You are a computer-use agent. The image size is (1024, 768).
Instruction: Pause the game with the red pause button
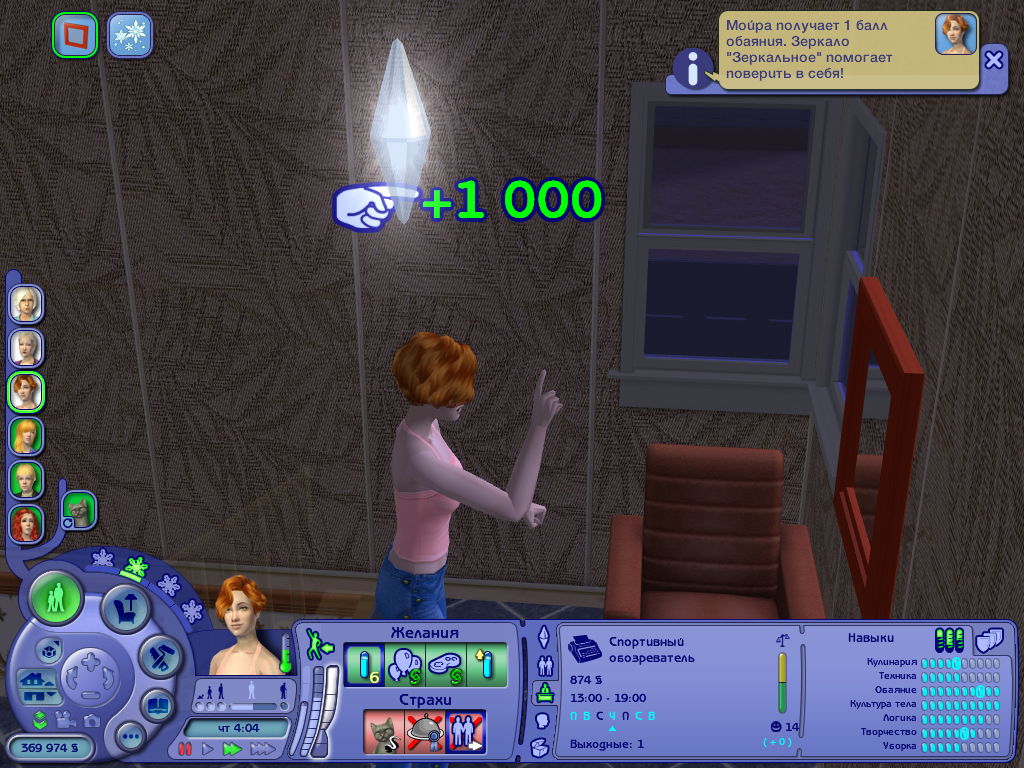click(185, 748)
